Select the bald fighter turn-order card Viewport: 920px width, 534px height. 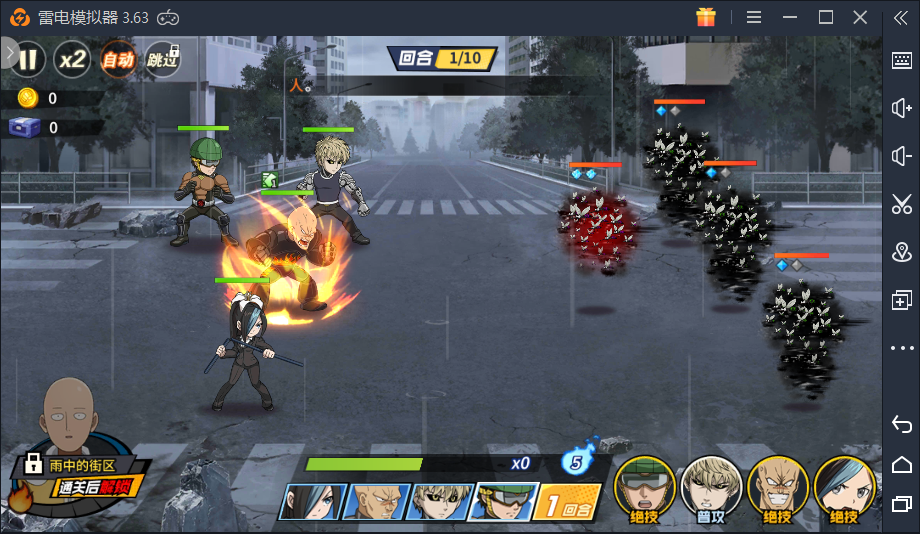pyautogui.click(x=376, y=501)
